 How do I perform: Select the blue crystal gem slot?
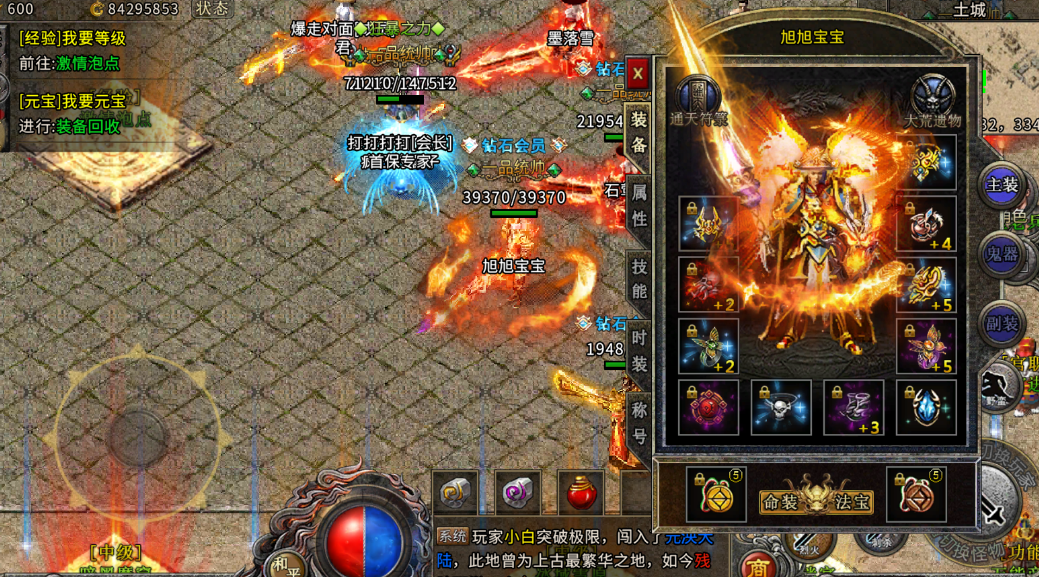click(926, 408)
